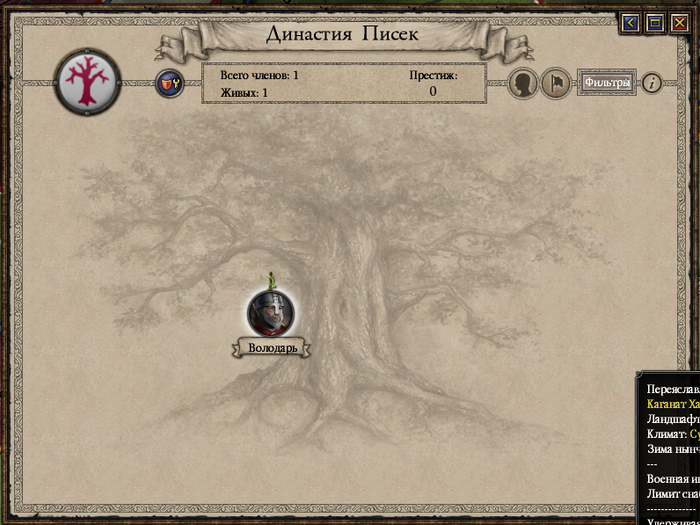Open the shield and wrench coat-of-arms editor
Image resolution: width=700 pixels, height=525 pixels.
tap(168, 83)
